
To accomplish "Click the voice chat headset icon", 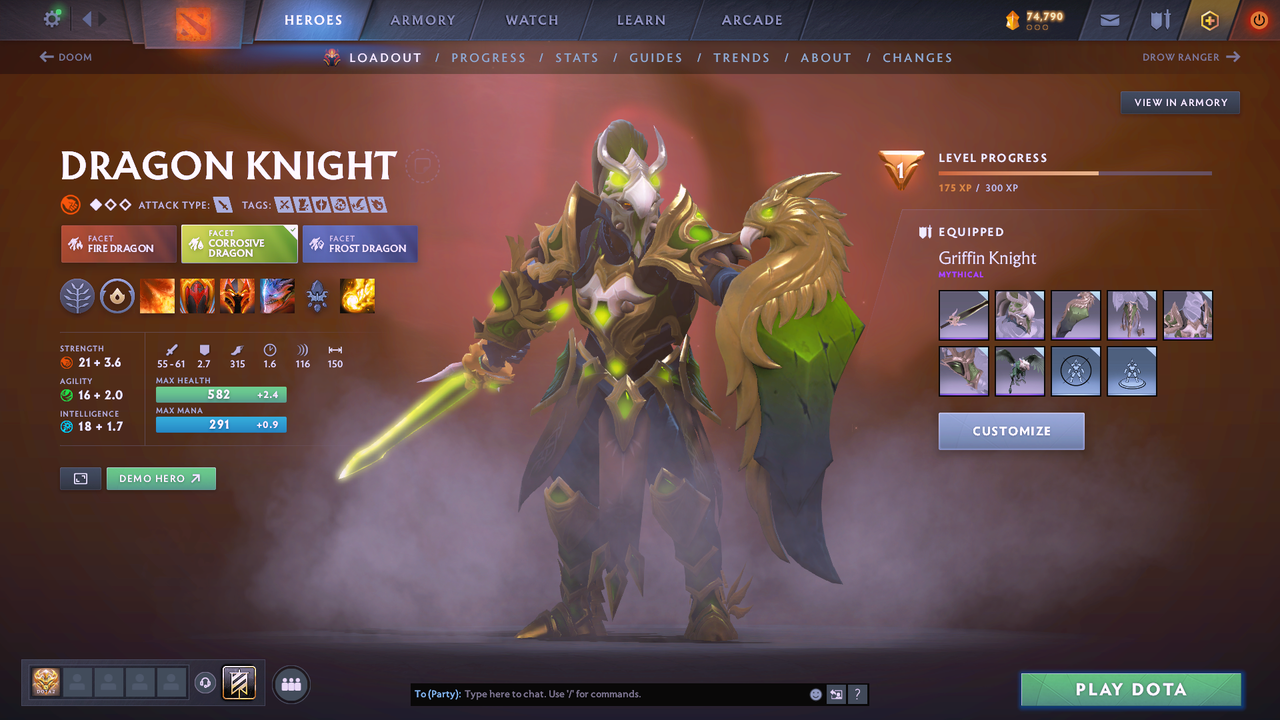I will 207,682.
